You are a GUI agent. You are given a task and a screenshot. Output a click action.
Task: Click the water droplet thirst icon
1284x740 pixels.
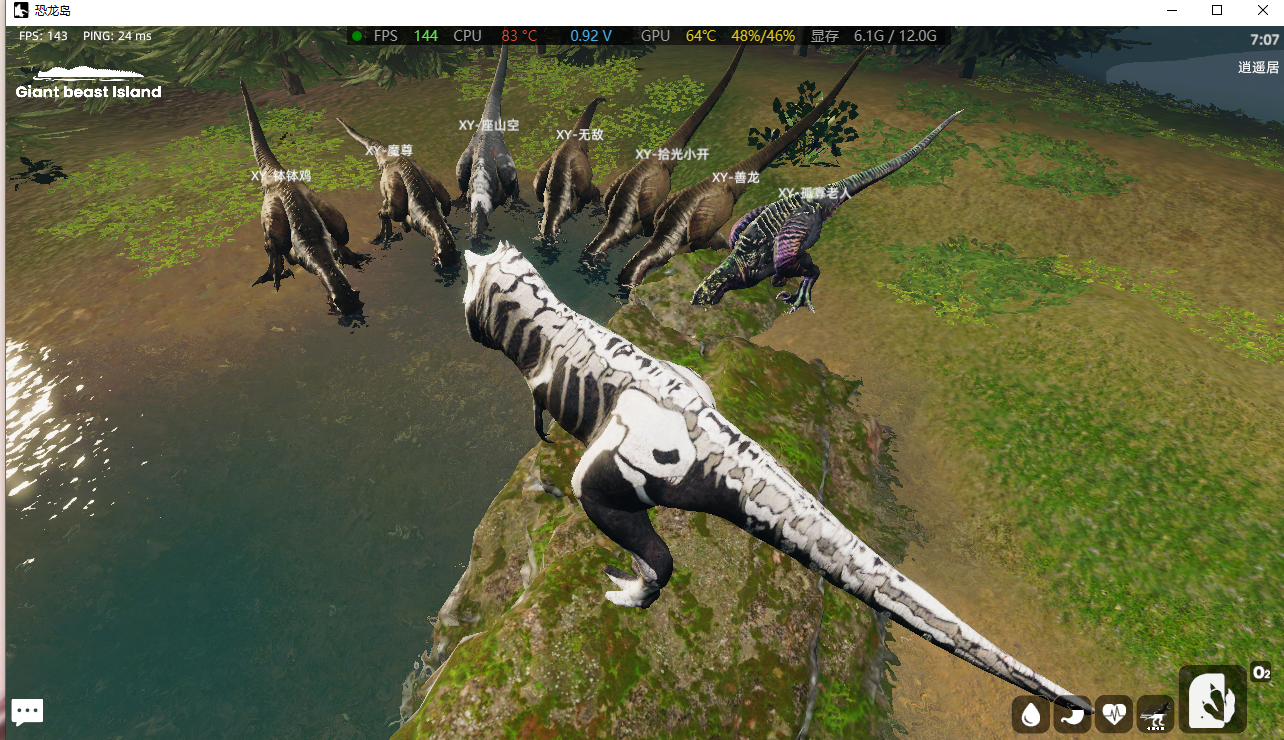point(1030,714)
